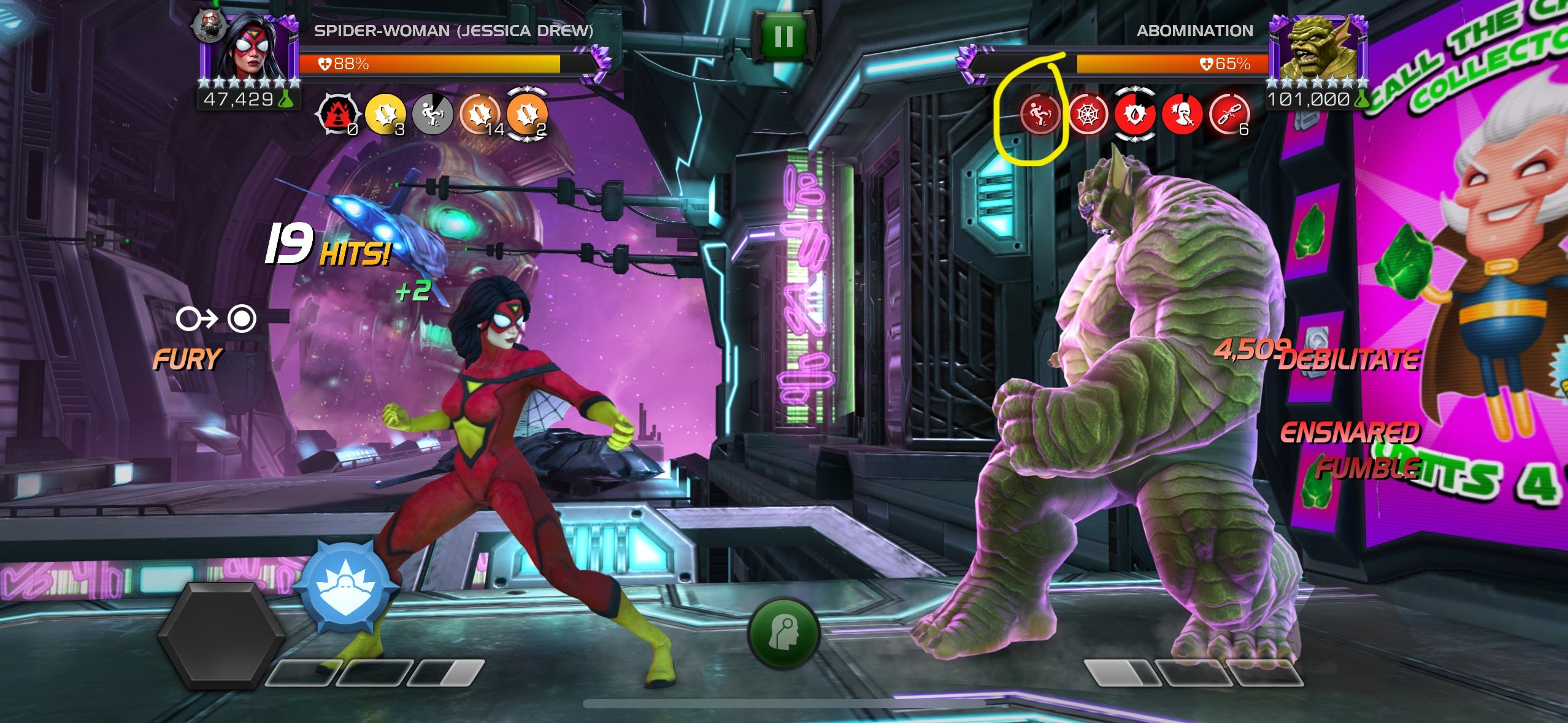Tap the yellow fury buff icon
The width and height of the screenshot is (1568, 723).
pyautogui.click(x=385, y=114)
